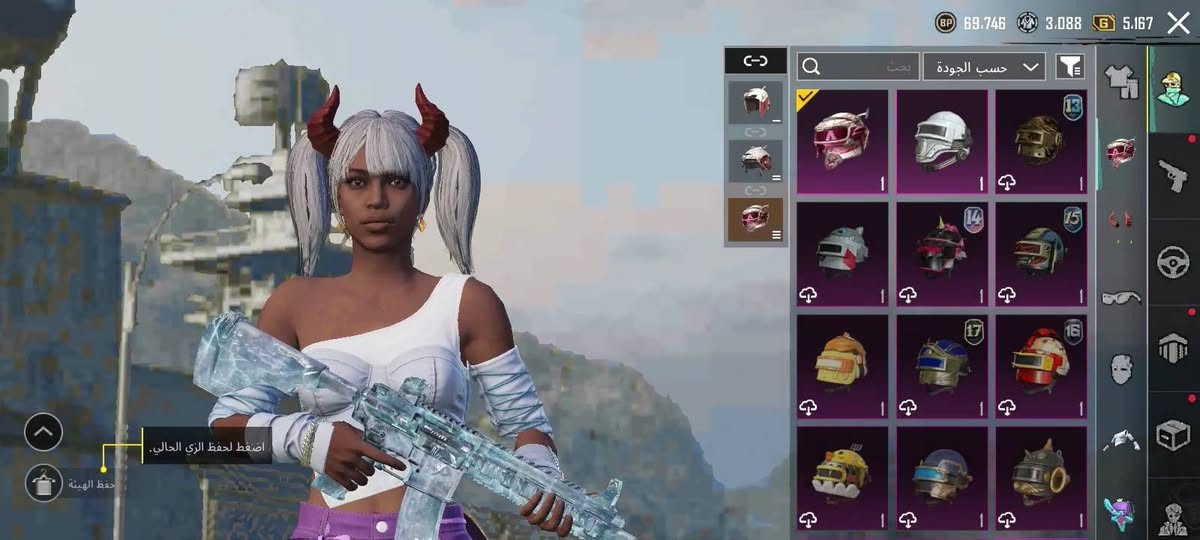Choose the plain white visor helmet skin
Viewport: 1200px width, 540px height.
click(941, 141)
